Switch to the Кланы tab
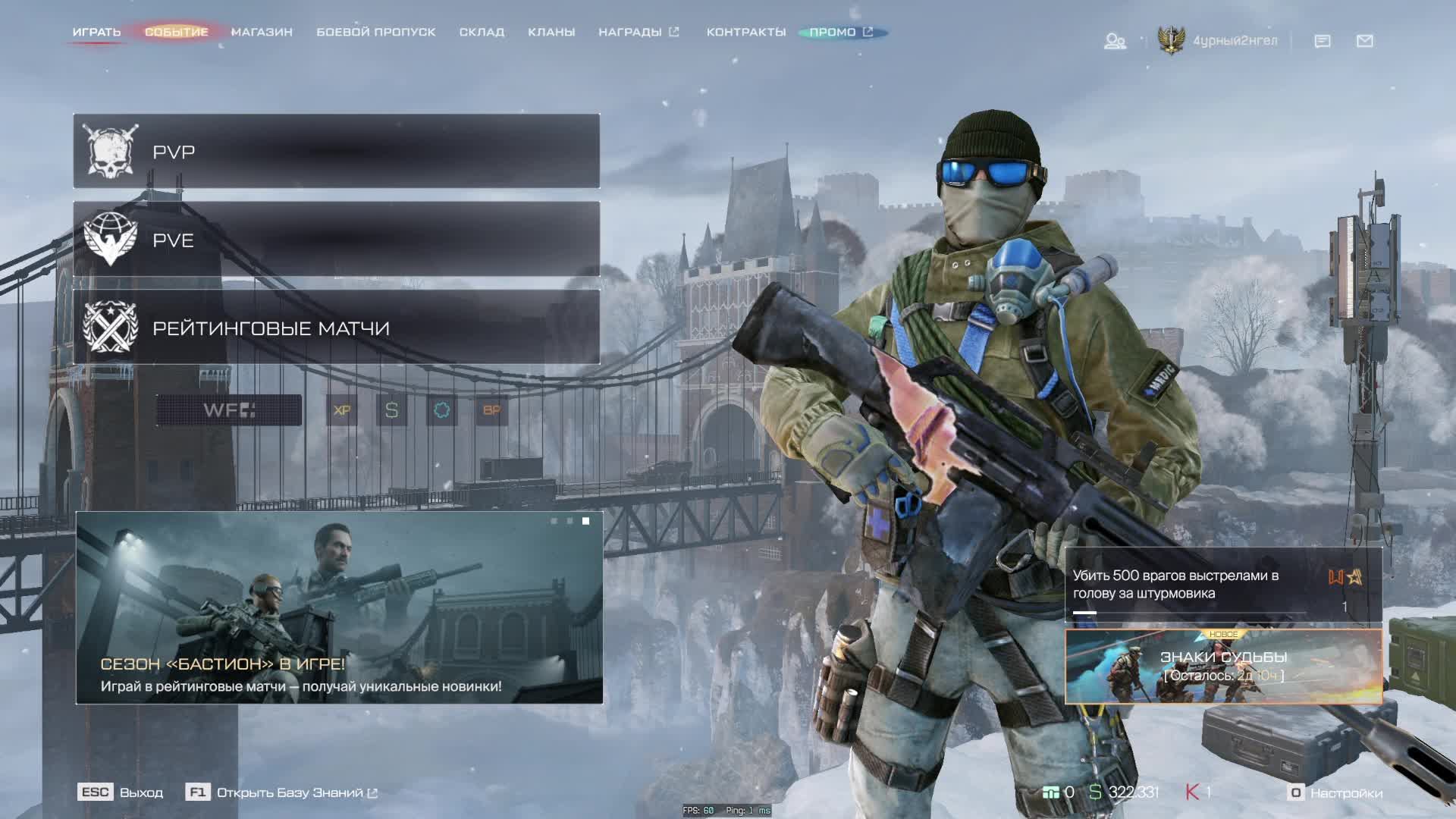 (x=551, y=32)
